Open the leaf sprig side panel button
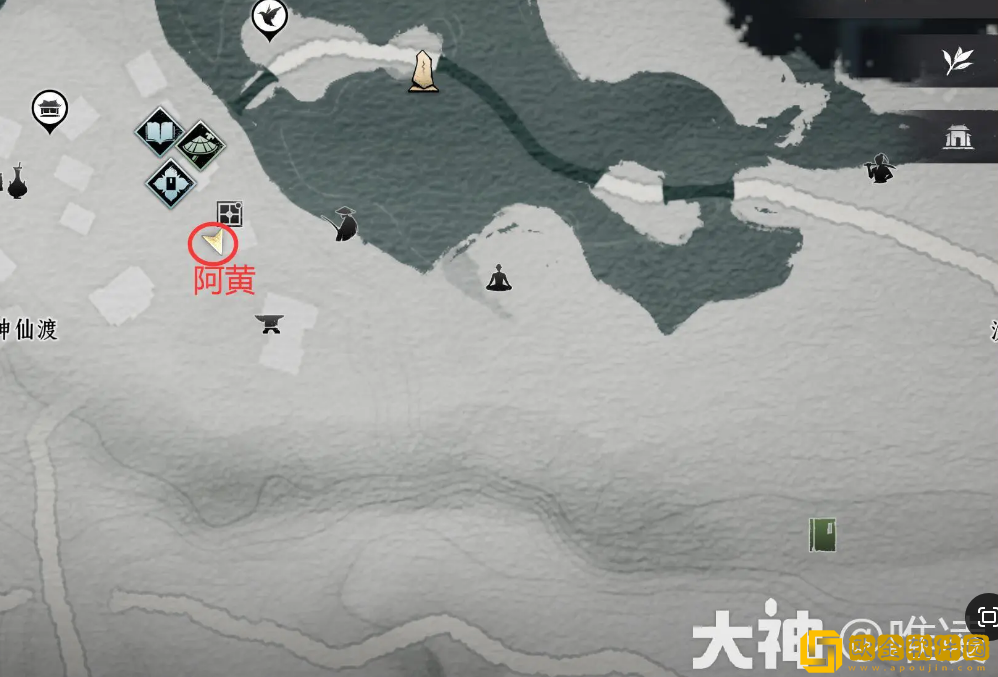The height and width of the screenshot is (677, 998). pos(958,61)
